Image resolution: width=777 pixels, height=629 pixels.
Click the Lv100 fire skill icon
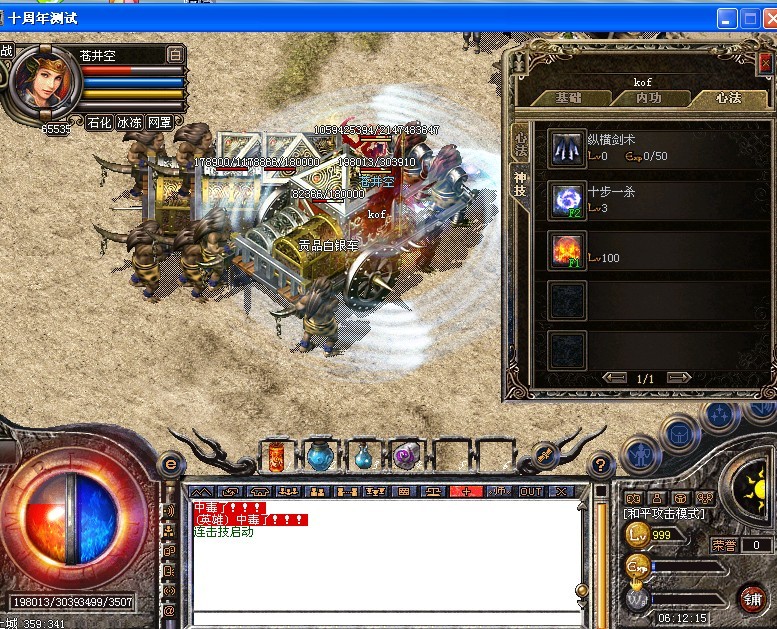tap(567, 250)
